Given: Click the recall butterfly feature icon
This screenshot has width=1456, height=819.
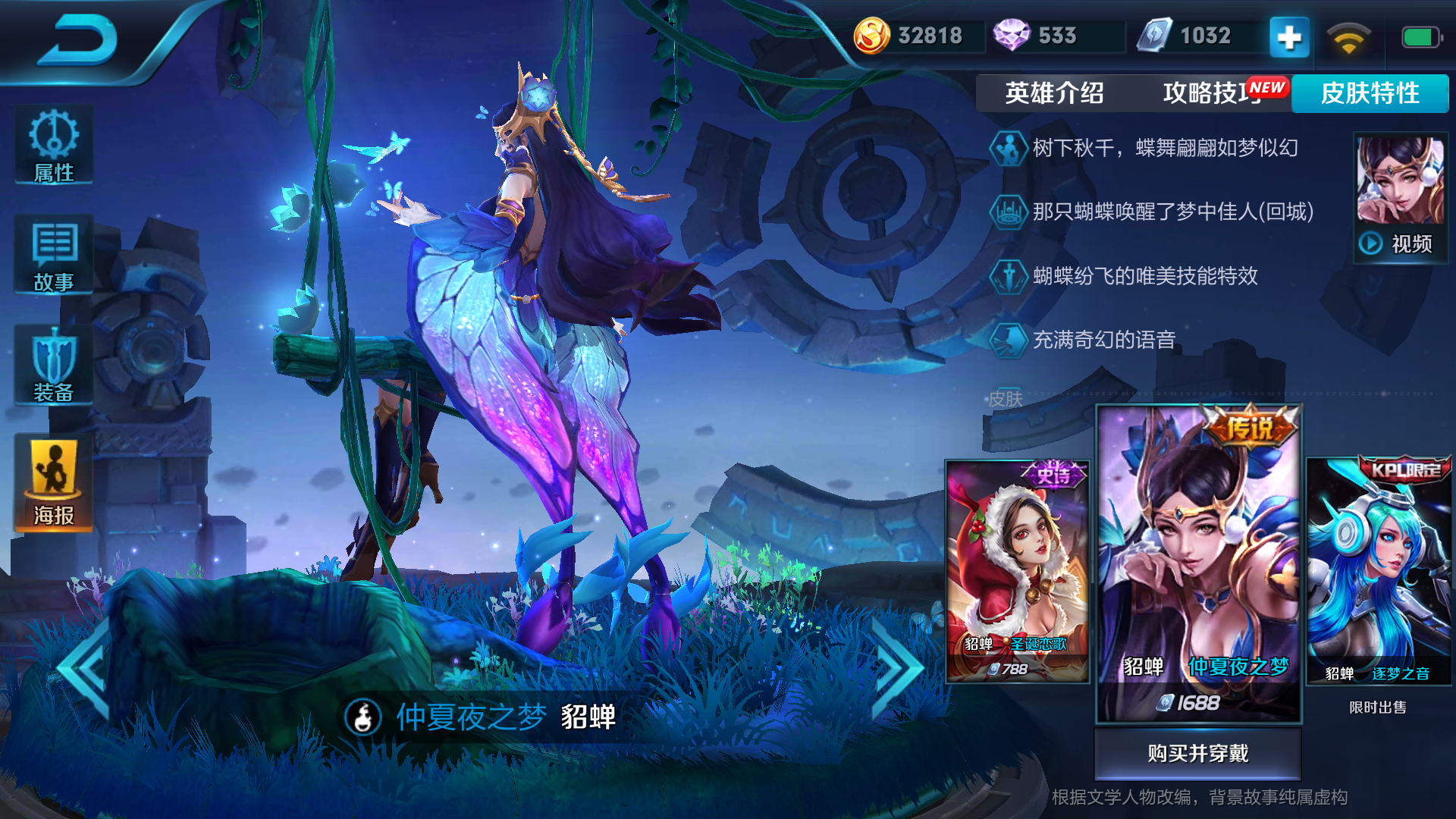Looking at the screenshot, I should click(x=1009, y=213).
